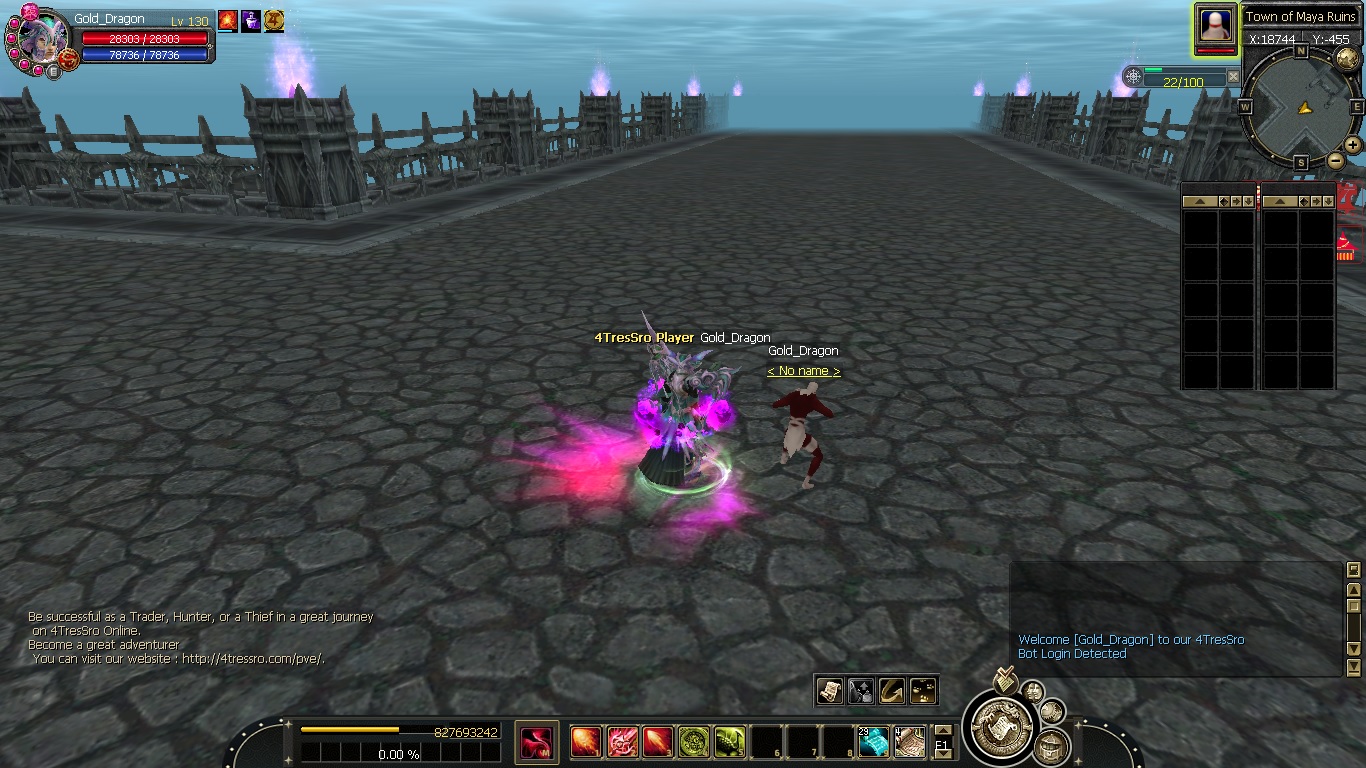The height and width of the screenshot is (768, 1366).
Task: Click the purple potion buff icon
Action: coord(251,20)
